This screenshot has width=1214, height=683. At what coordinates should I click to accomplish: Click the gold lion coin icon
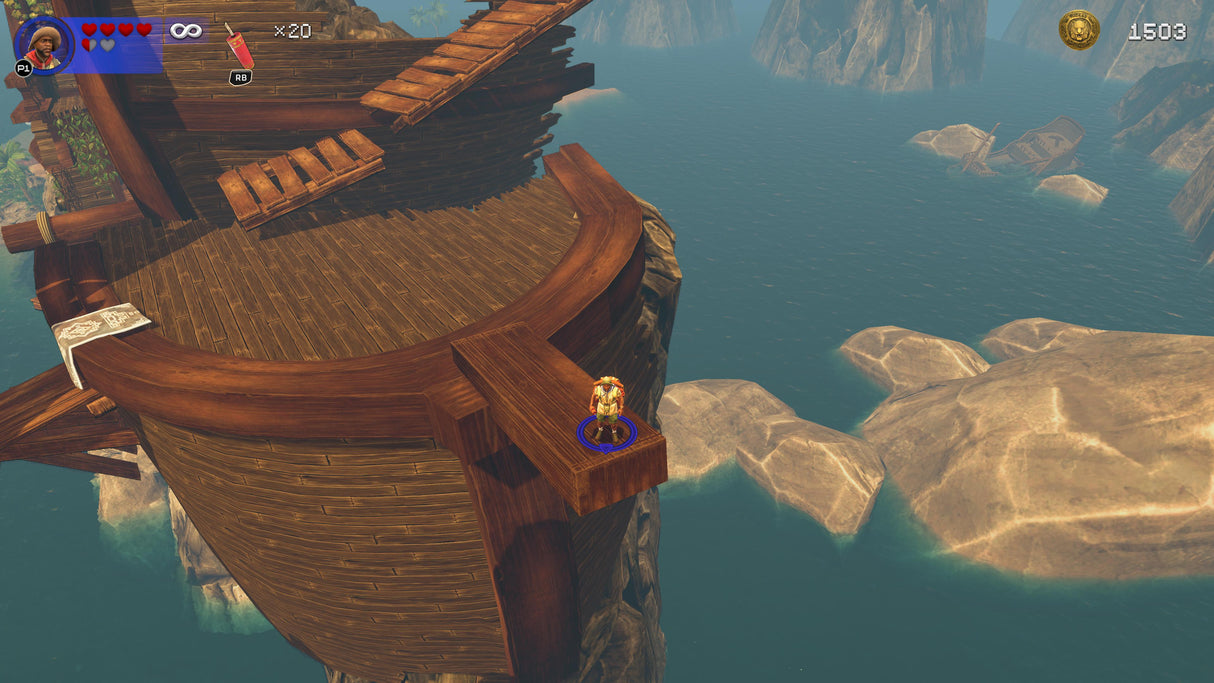pyautogui.click(x=1079, y=30)
